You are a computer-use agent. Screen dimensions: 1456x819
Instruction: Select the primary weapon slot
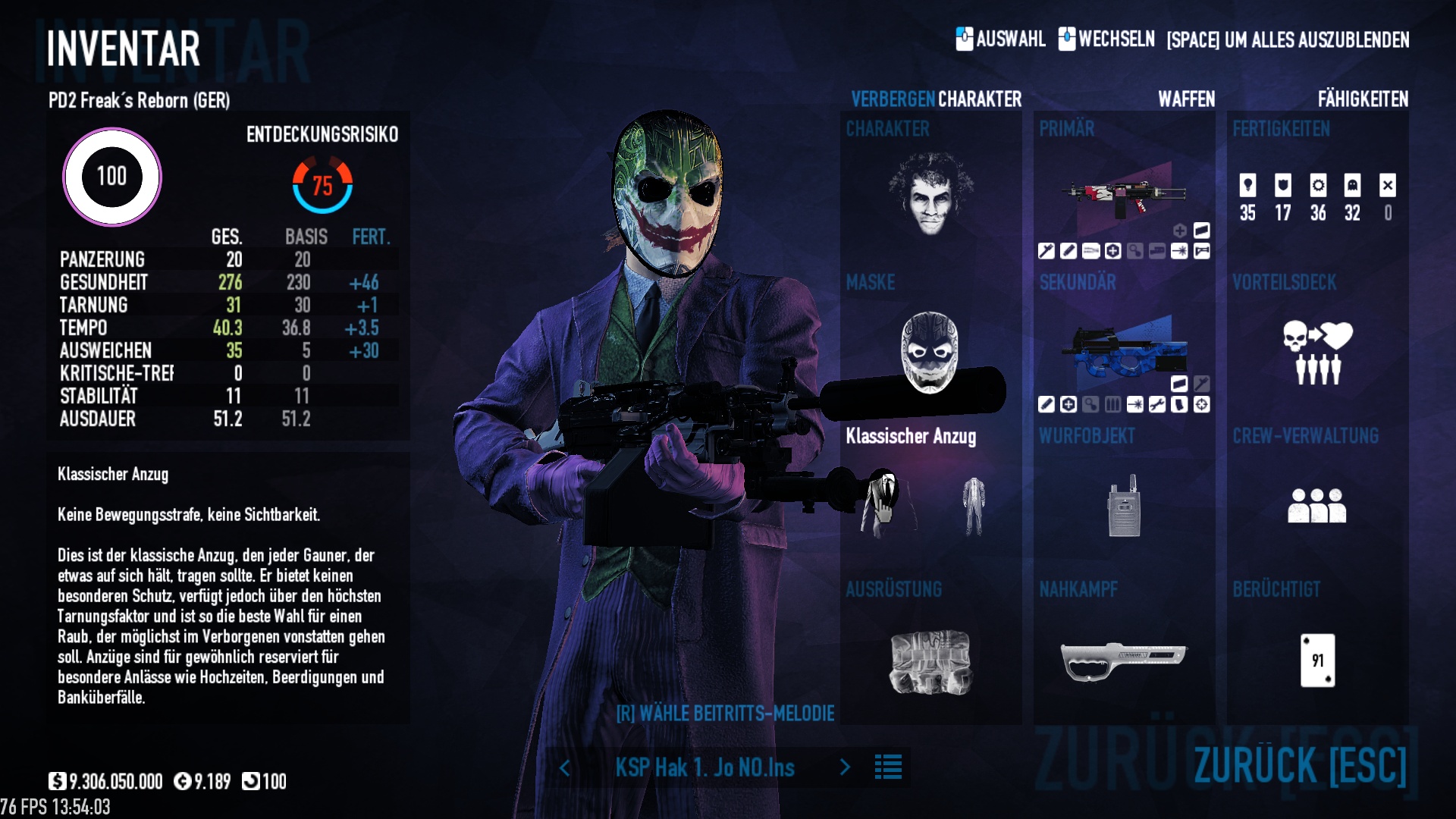click(1124, 193)
